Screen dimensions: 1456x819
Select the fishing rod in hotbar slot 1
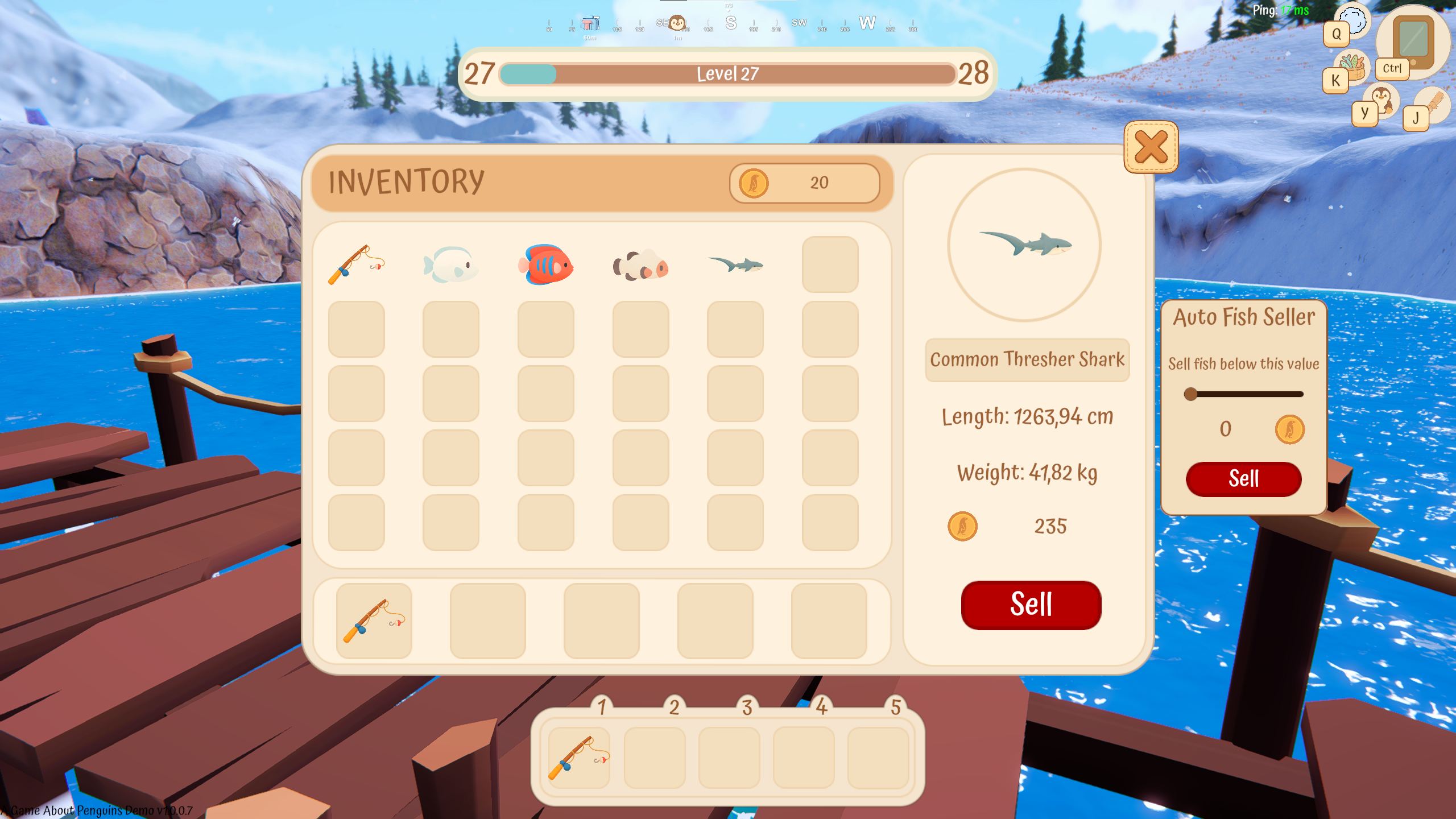coord(579,758)
